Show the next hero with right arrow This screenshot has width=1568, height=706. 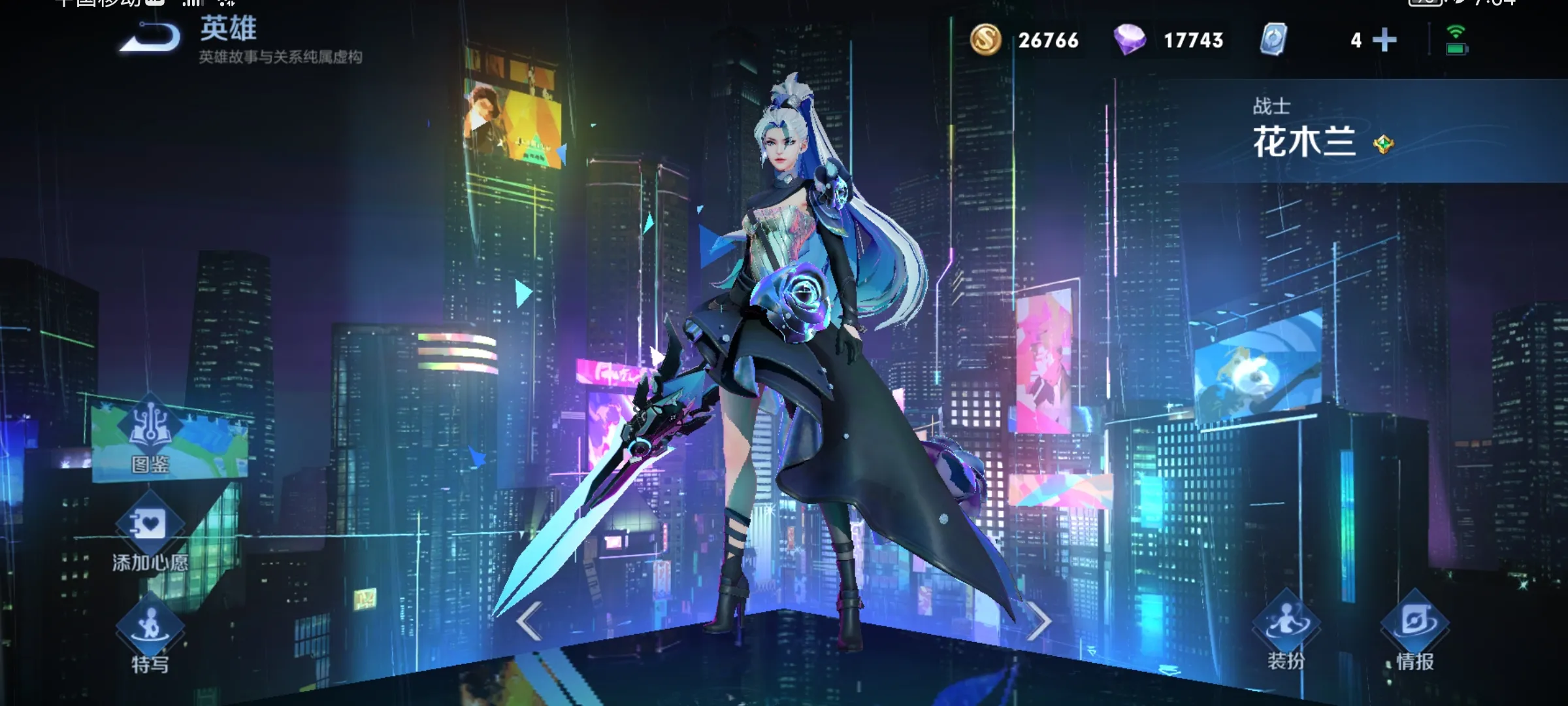1038,621
